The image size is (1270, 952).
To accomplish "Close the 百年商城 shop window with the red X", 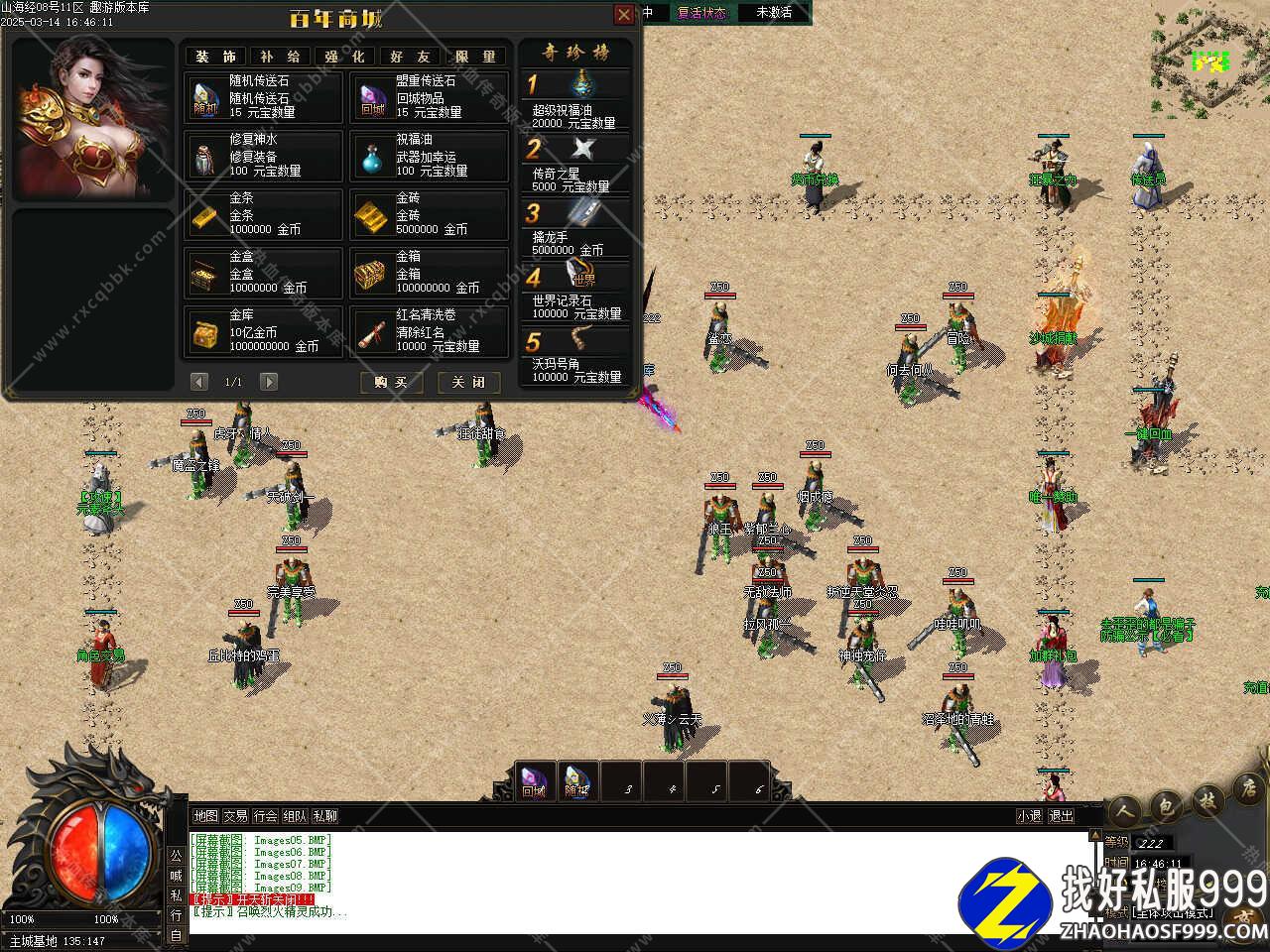I will click(624, 14).
